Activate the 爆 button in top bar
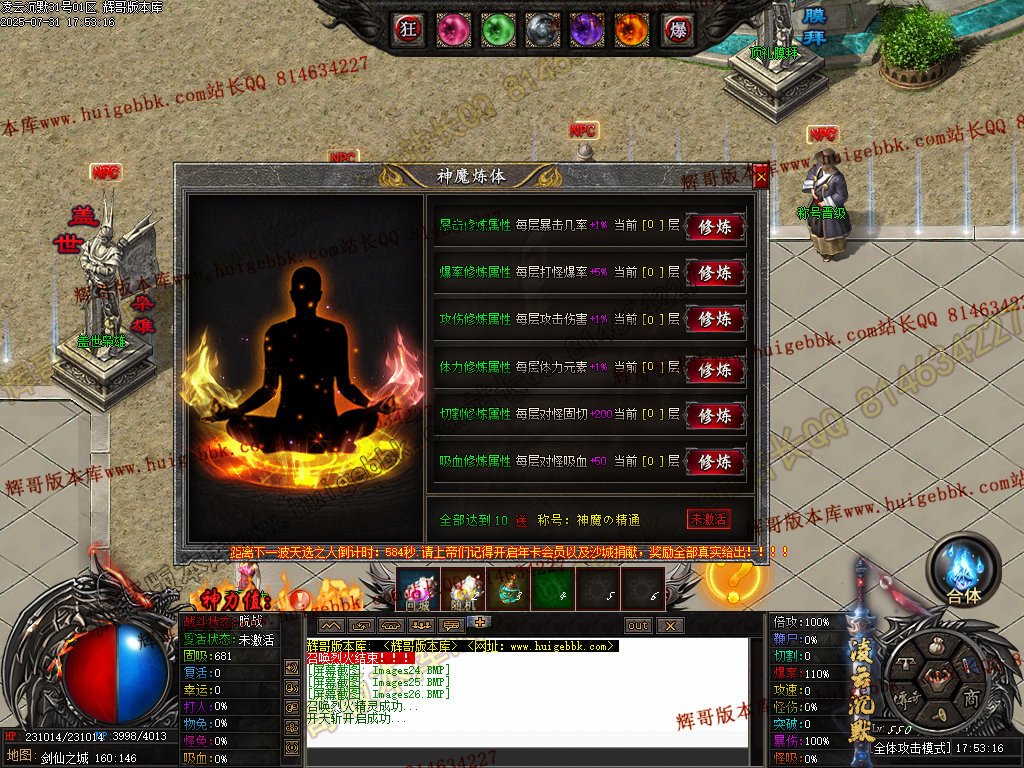This screenshot has width=1024, height=768. 676,29
